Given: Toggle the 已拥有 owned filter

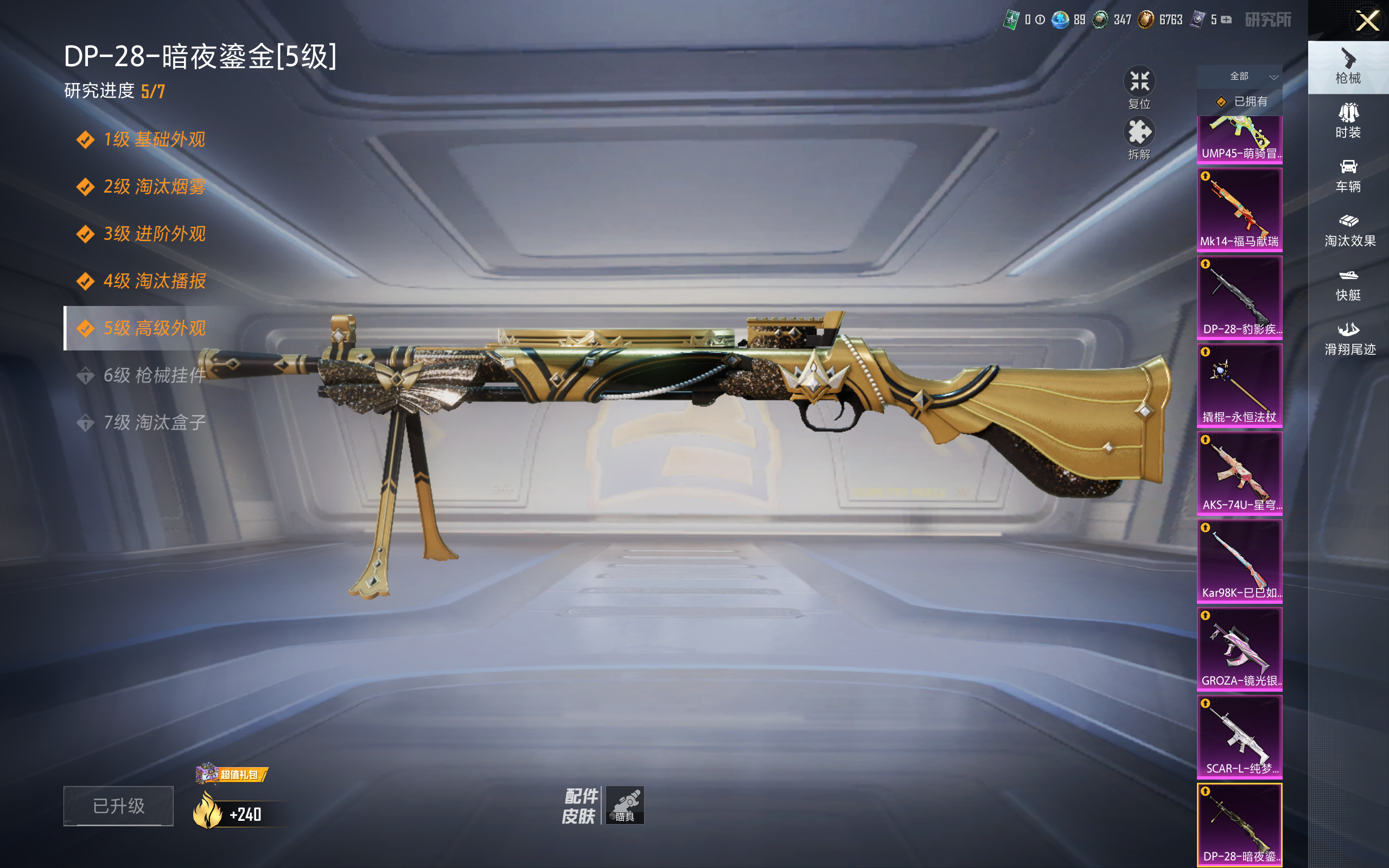Looking at the screenshot, I should tap(1241, 101).
